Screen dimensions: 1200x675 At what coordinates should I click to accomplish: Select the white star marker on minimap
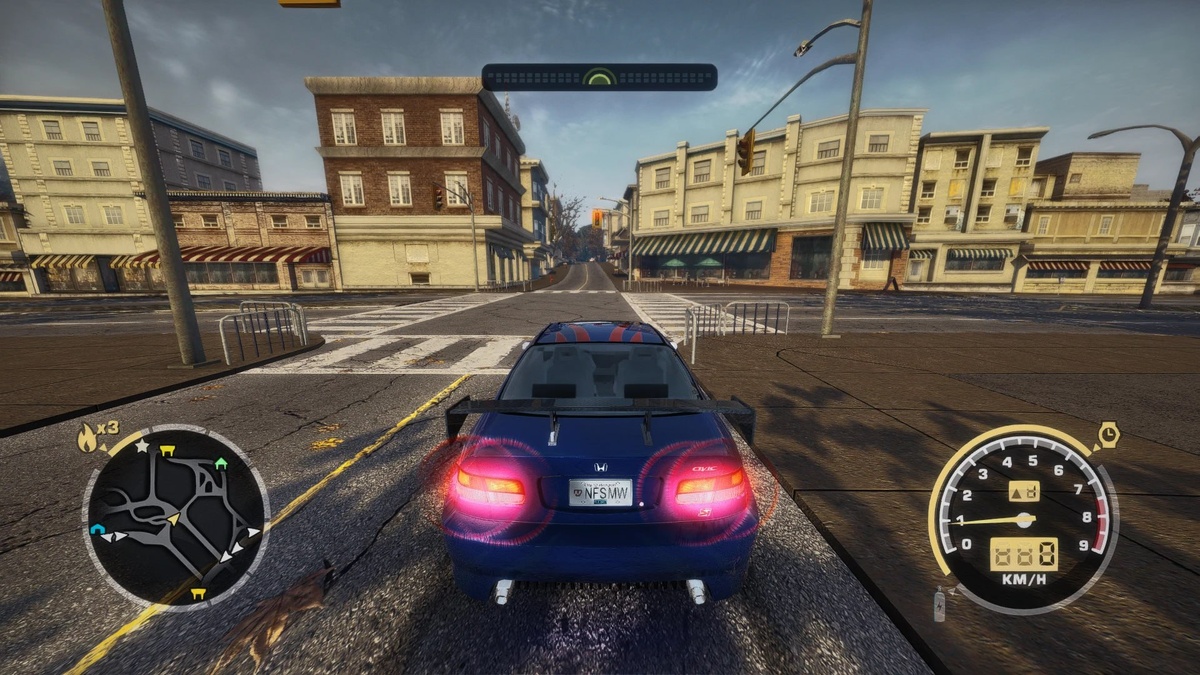click(142, 446)
